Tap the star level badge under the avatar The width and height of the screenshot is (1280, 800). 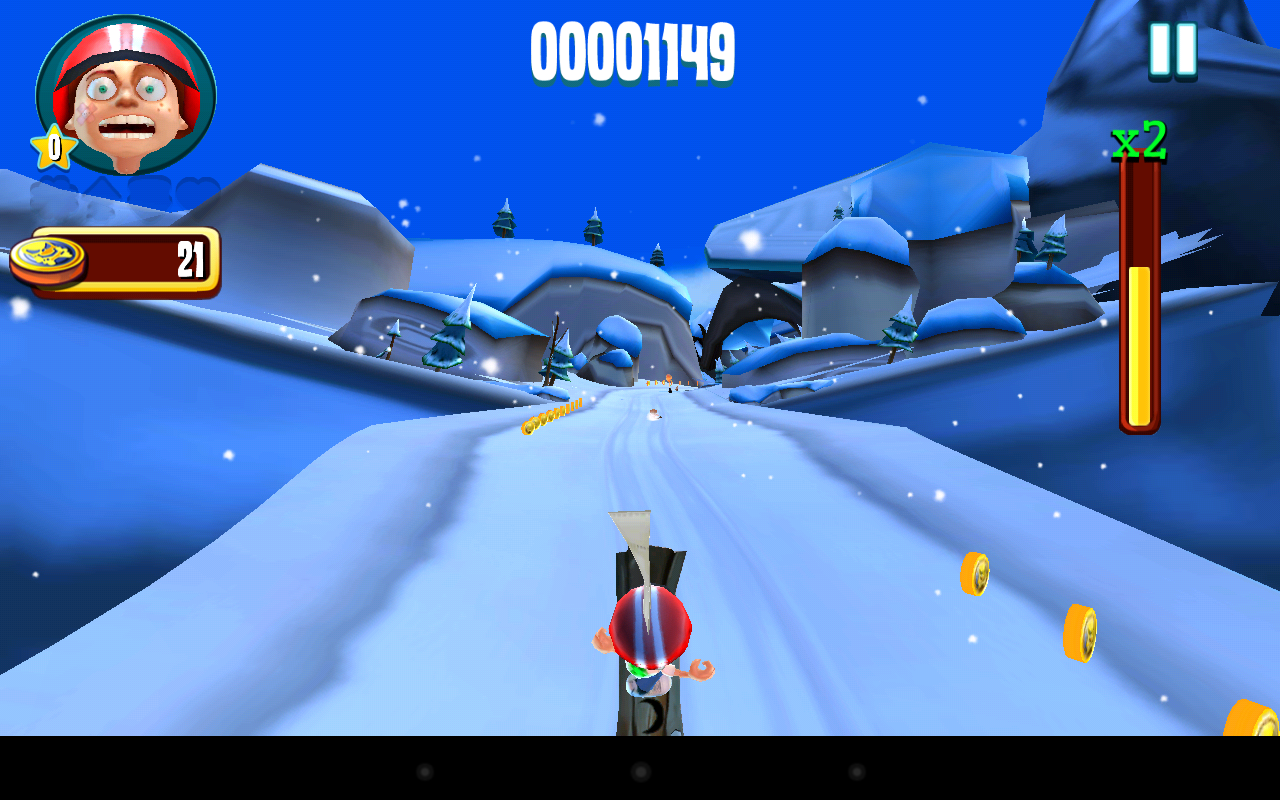click(52, 148)
